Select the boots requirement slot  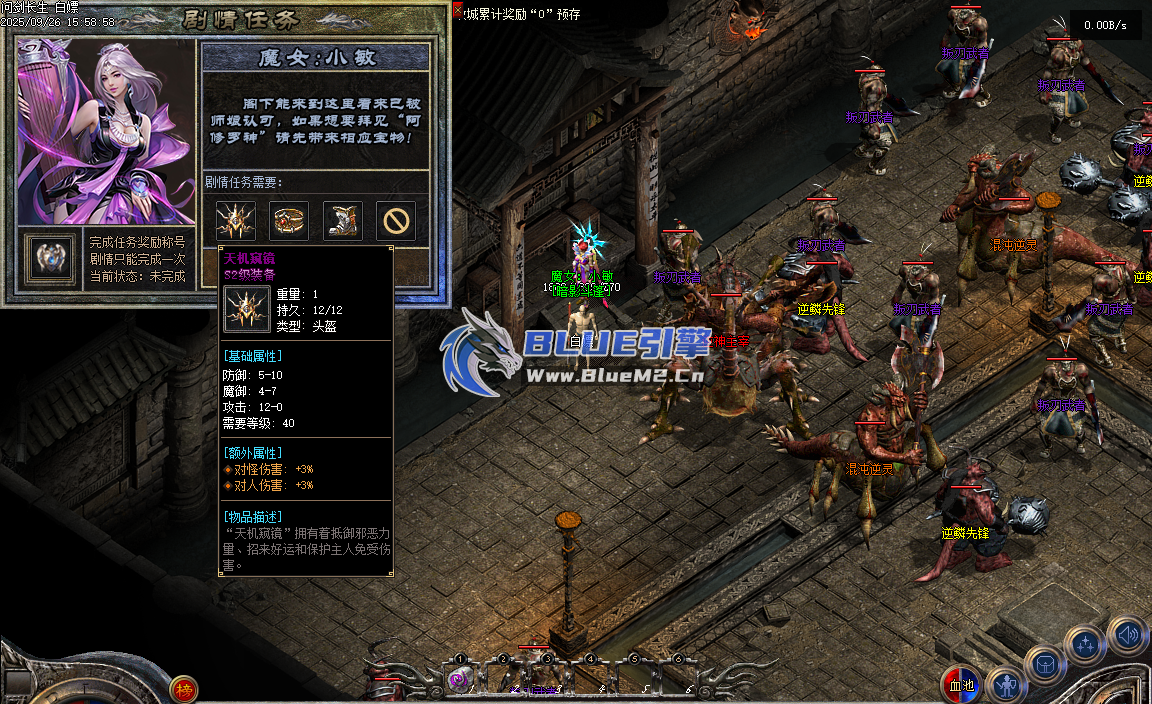pos(342,221)
